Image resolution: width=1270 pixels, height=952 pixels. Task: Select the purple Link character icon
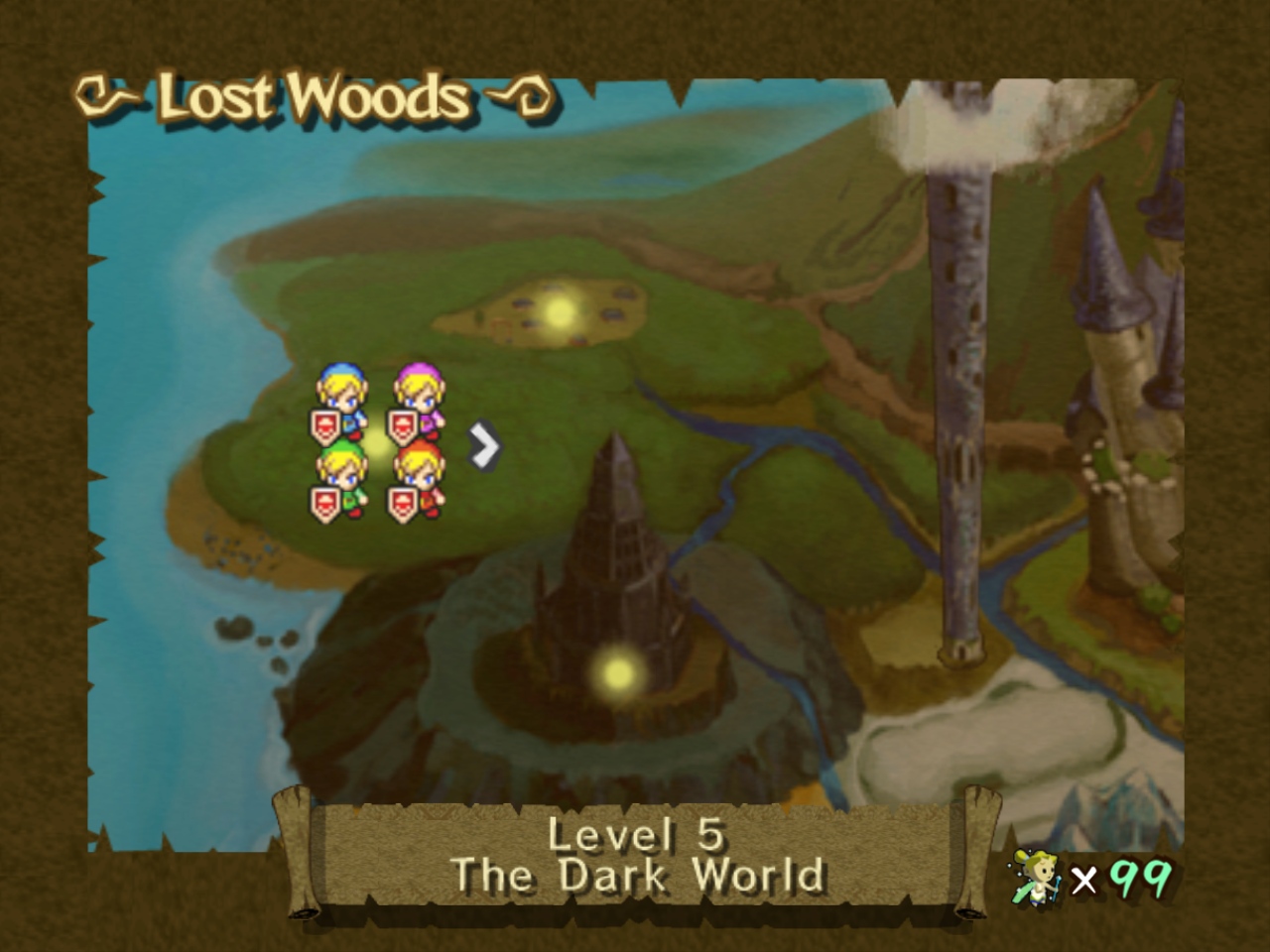pos(417,387)
